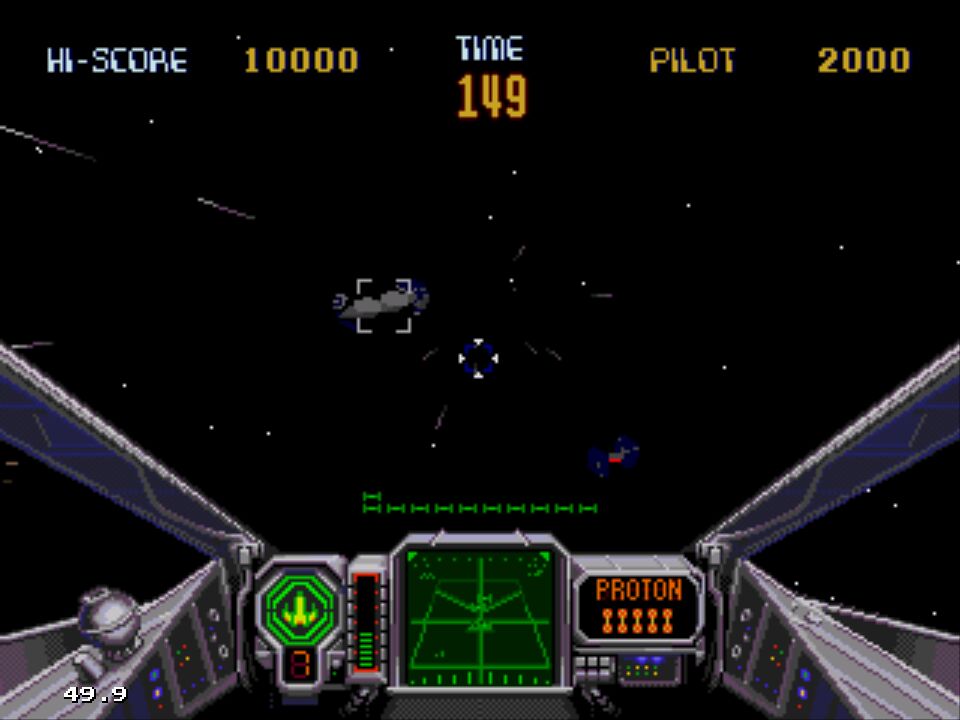Select the enemy ship inside the target brackets
Image resolution: width=960 pixels, height=720 pixels.
[383, 304]
